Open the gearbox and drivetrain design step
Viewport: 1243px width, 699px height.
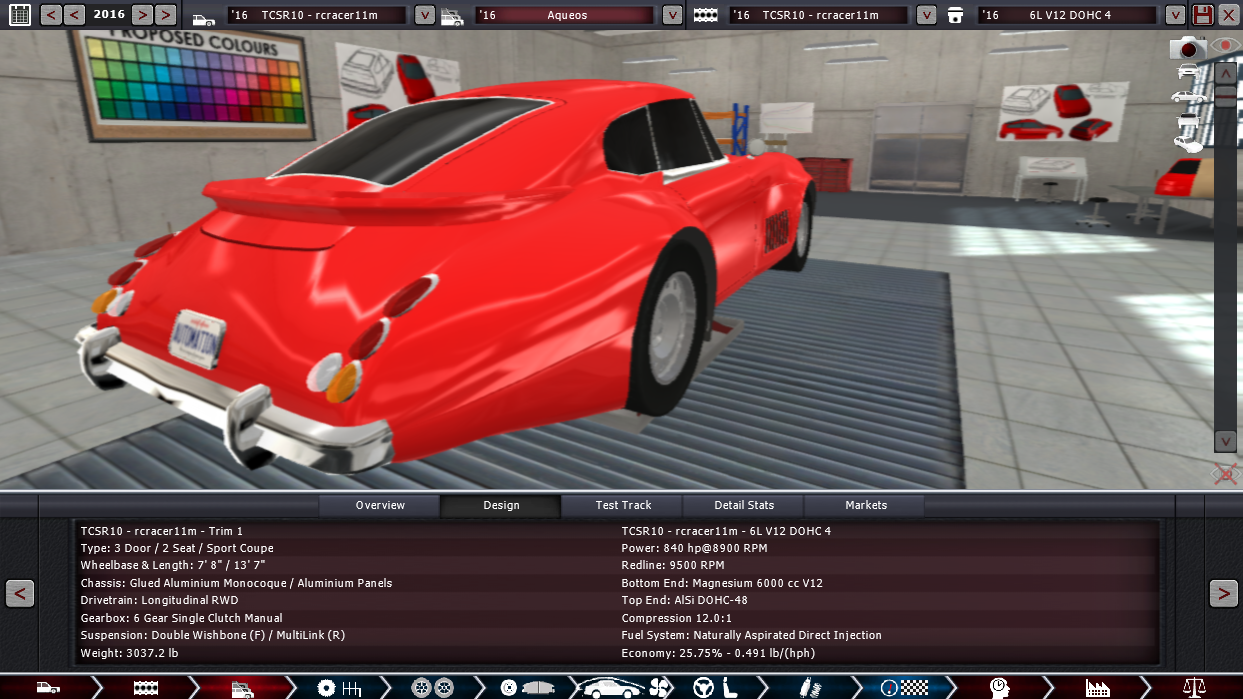click(338, 687)
